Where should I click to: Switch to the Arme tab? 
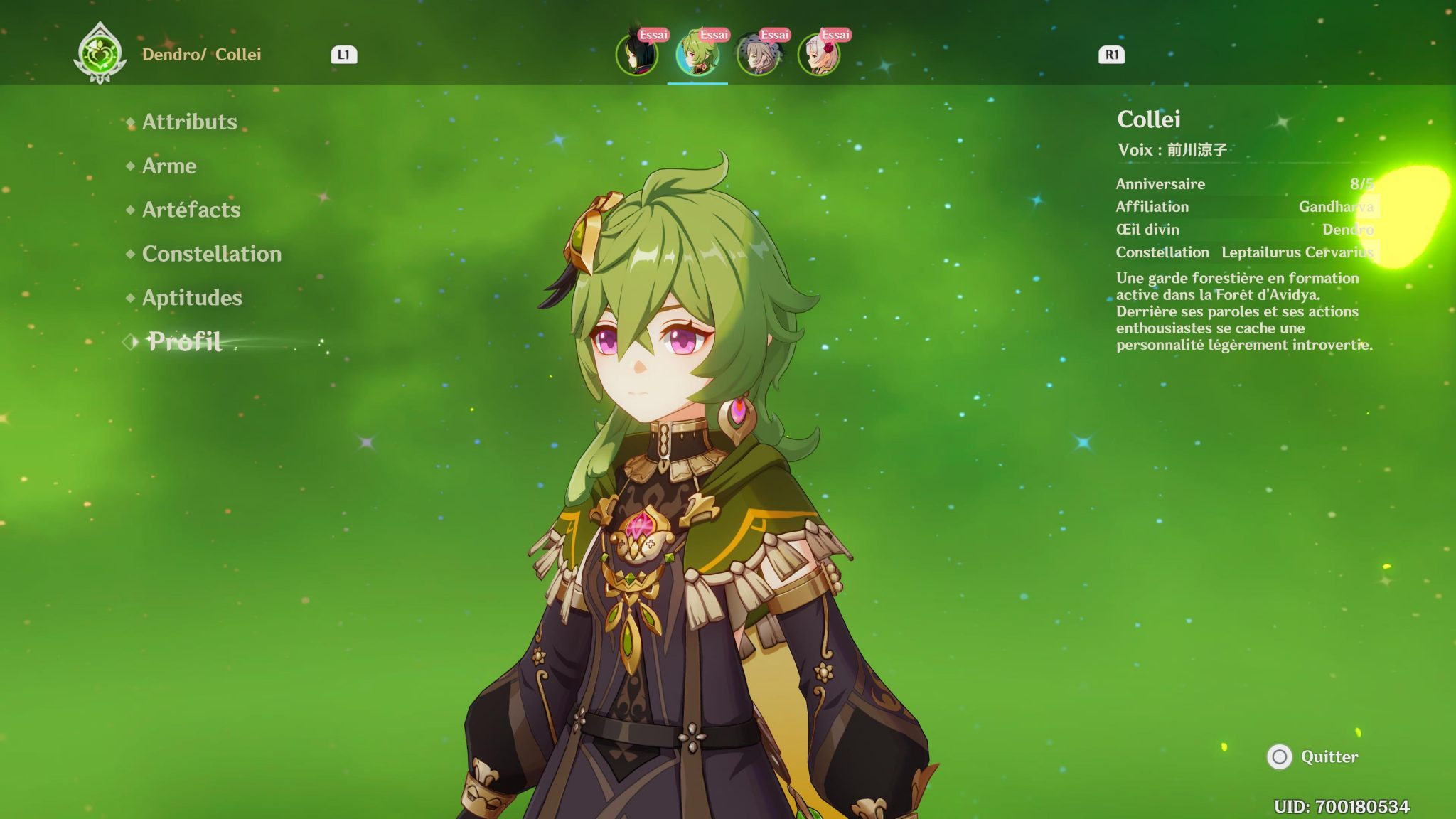coord(168,166)
